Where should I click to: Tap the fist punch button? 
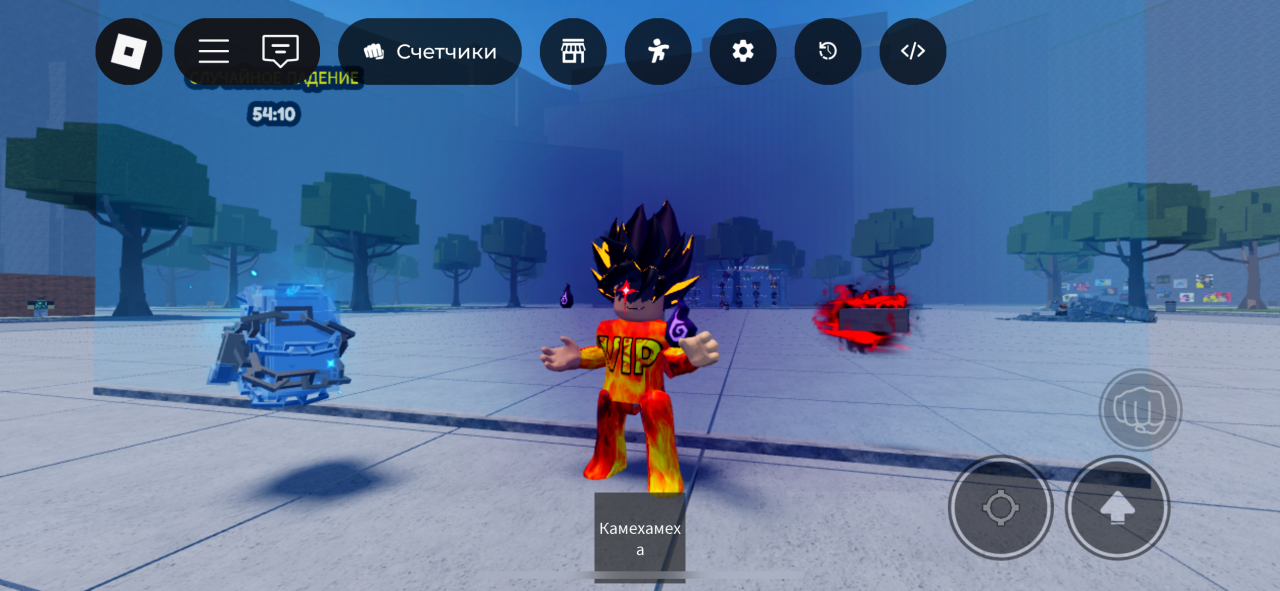pyautogui.click(x=1140, y=409)
